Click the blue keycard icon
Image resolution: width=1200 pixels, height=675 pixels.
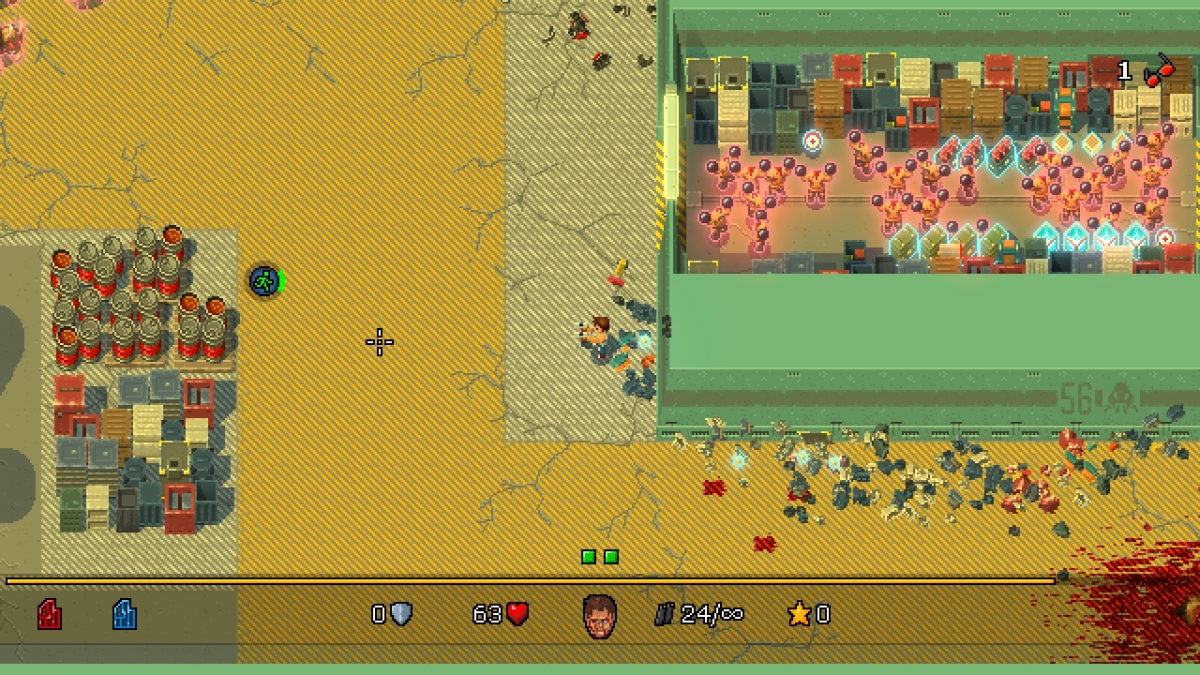point(124,614)
